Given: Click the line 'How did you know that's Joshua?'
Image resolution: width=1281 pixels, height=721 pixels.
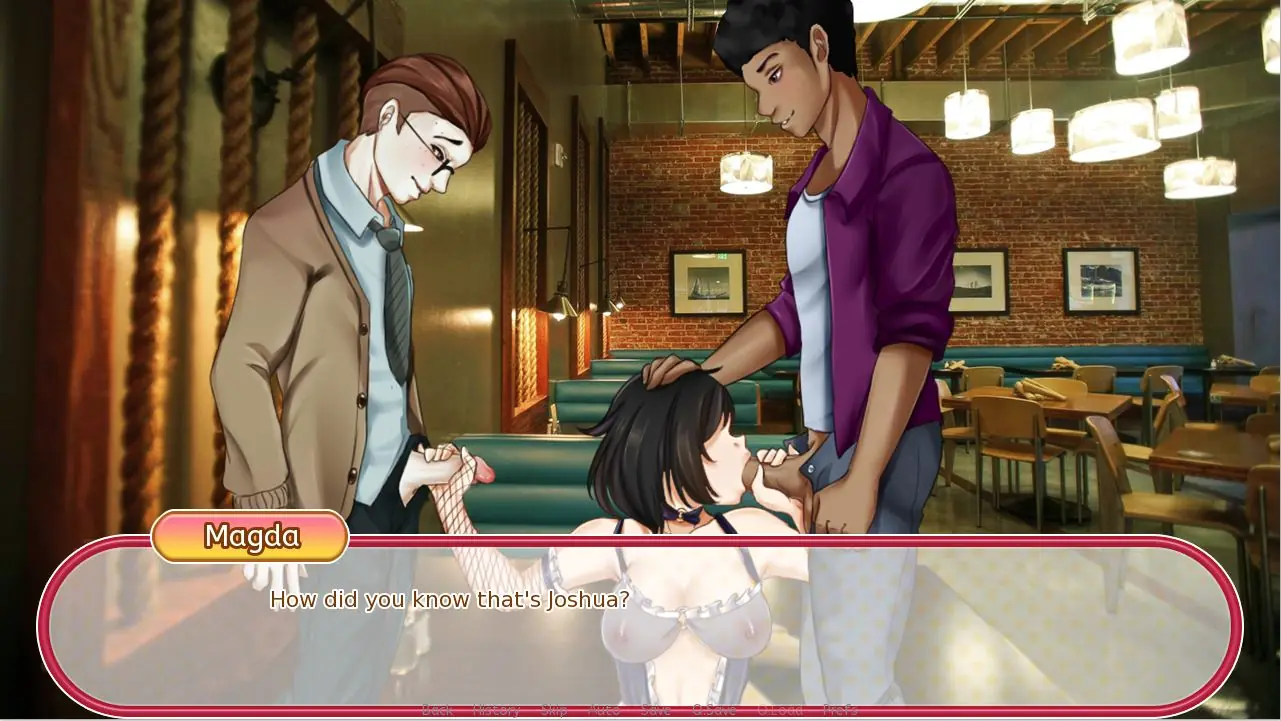Looking at the screenshot, I should point(450,600).
